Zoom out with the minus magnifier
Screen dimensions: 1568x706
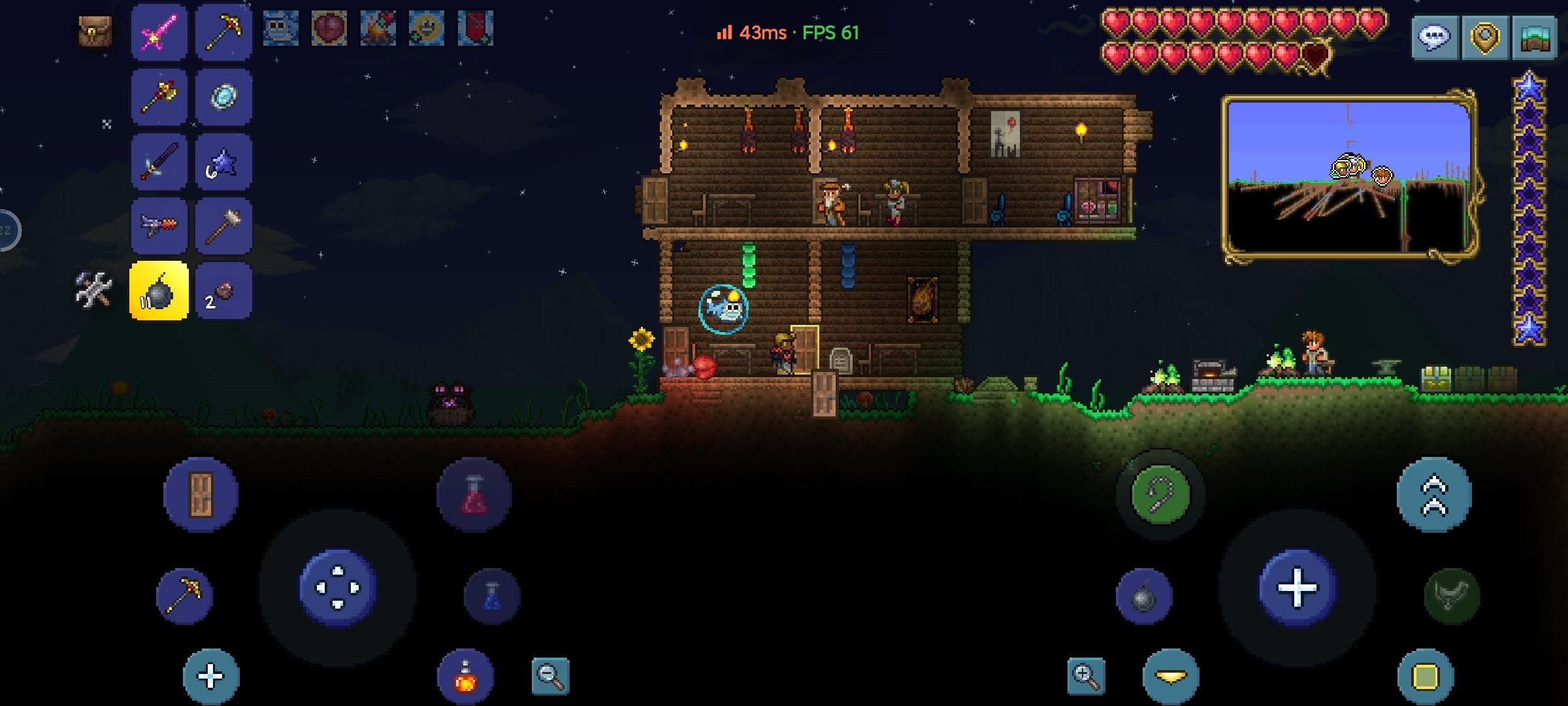pos(550,675)
